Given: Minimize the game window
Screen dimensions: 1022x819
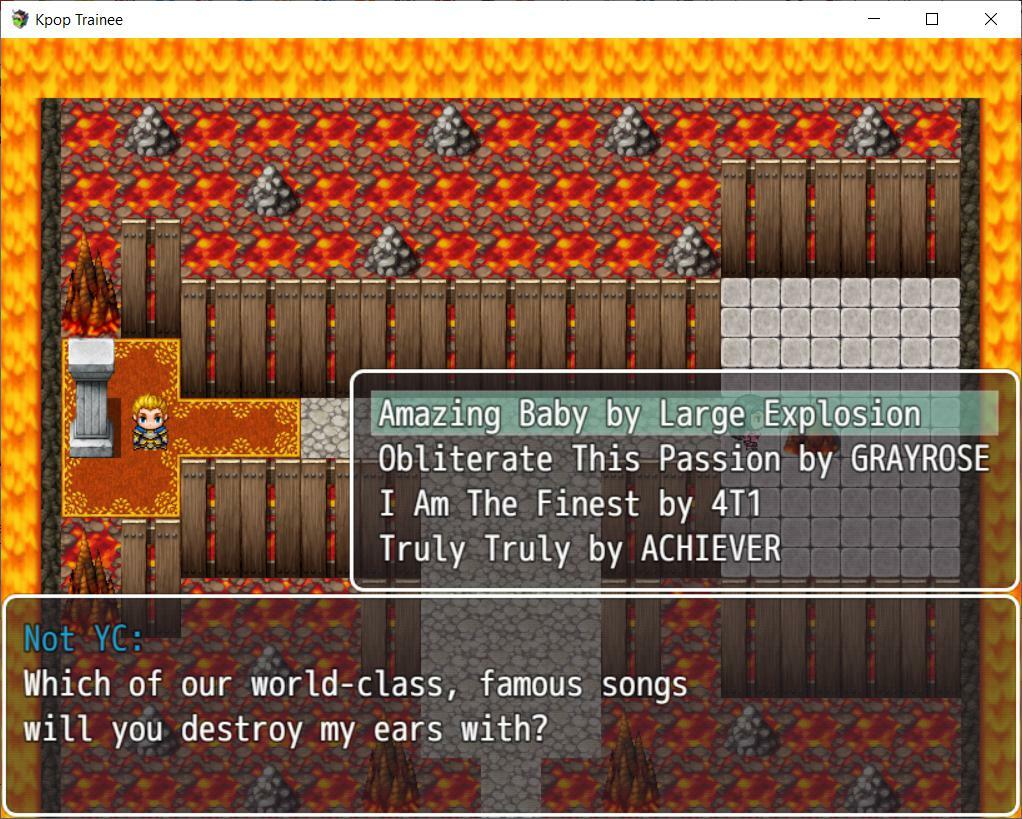Looking at the screenshot, I should coord(873,19).
